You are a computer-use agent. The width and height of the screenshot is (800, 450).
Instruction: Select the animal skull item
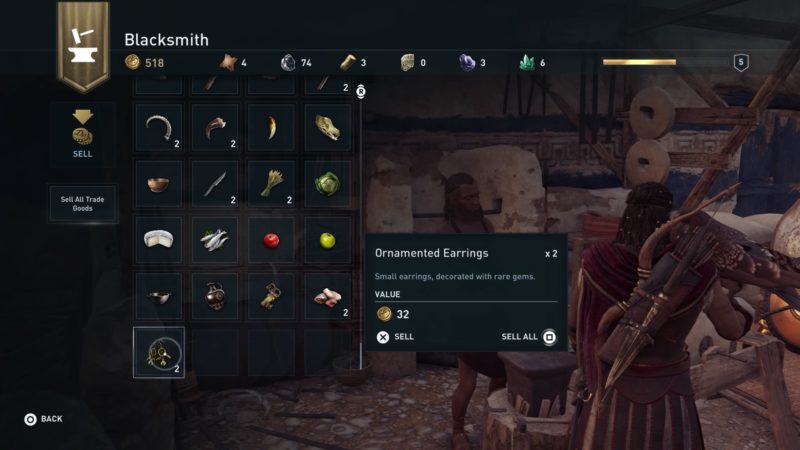[x=327, y=128]
